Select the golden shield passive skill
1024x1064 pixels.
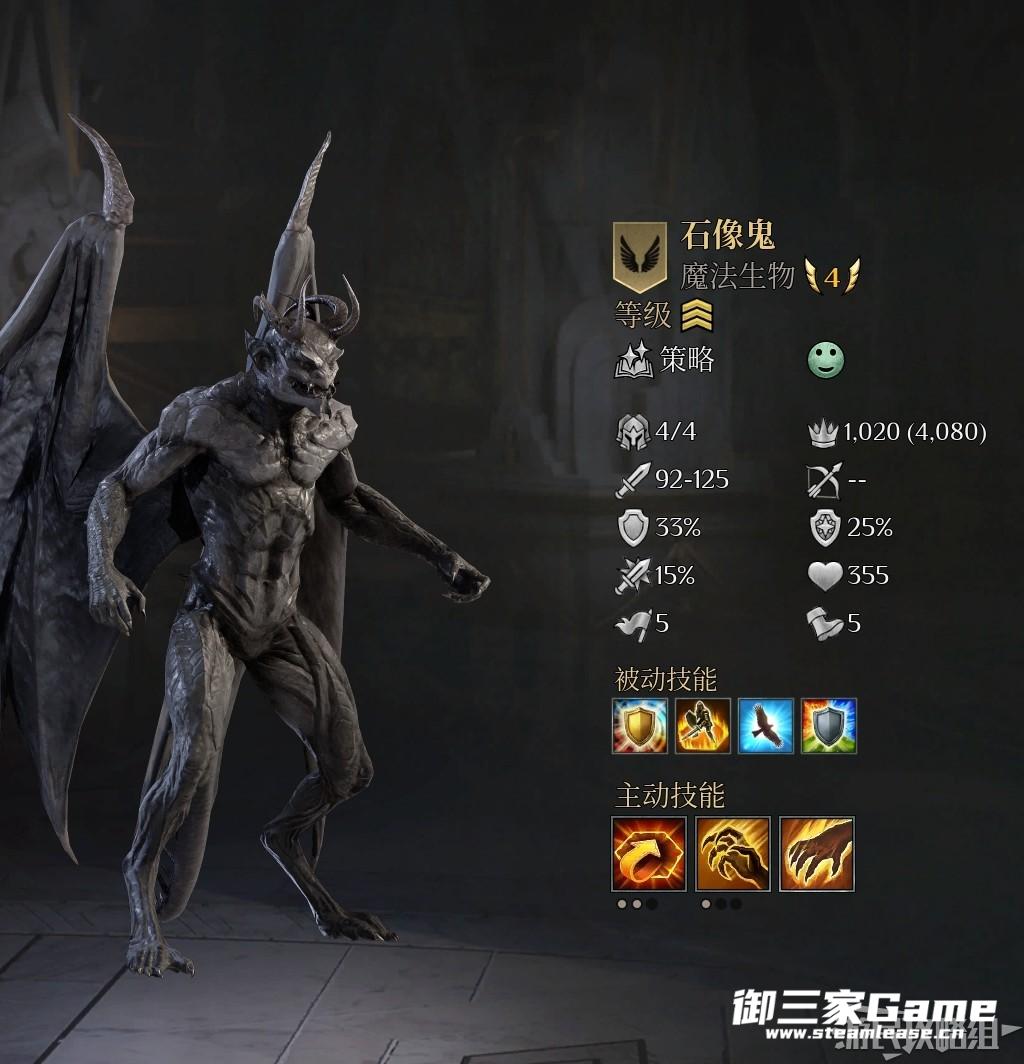(639, 726)
